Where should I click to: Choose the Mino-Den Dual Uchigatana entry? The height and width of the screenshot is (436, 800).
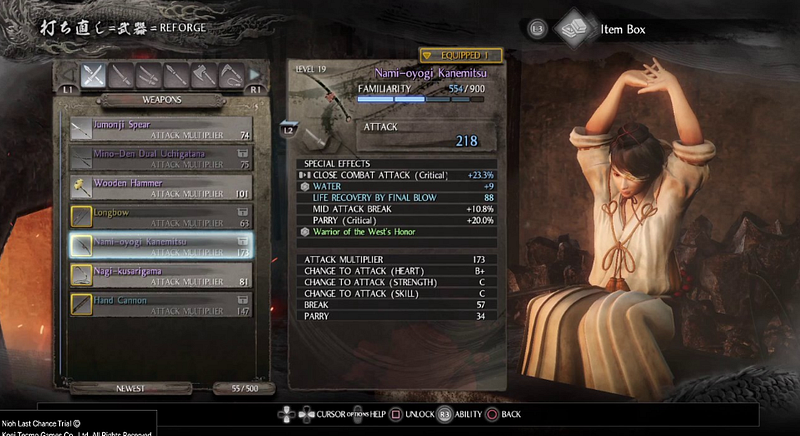point(160,156)
